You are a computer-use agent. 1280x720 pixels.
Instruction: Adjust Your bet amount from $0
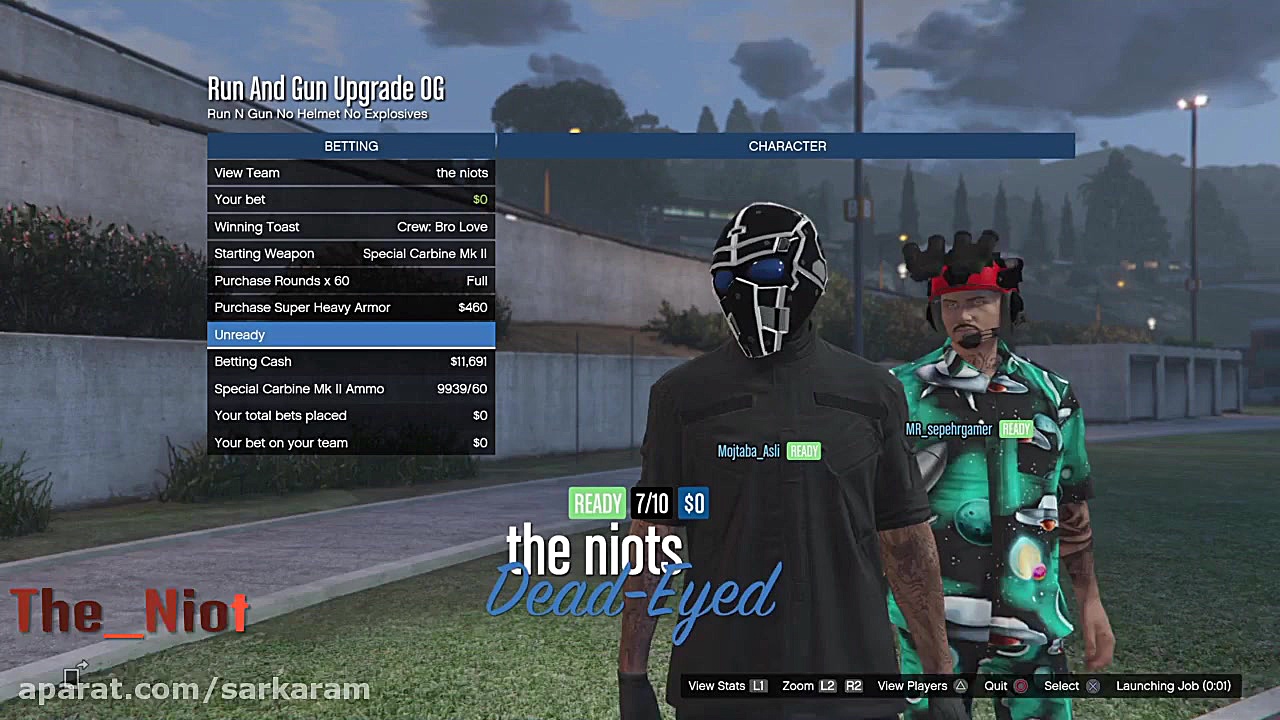click(x=350, y=199)
